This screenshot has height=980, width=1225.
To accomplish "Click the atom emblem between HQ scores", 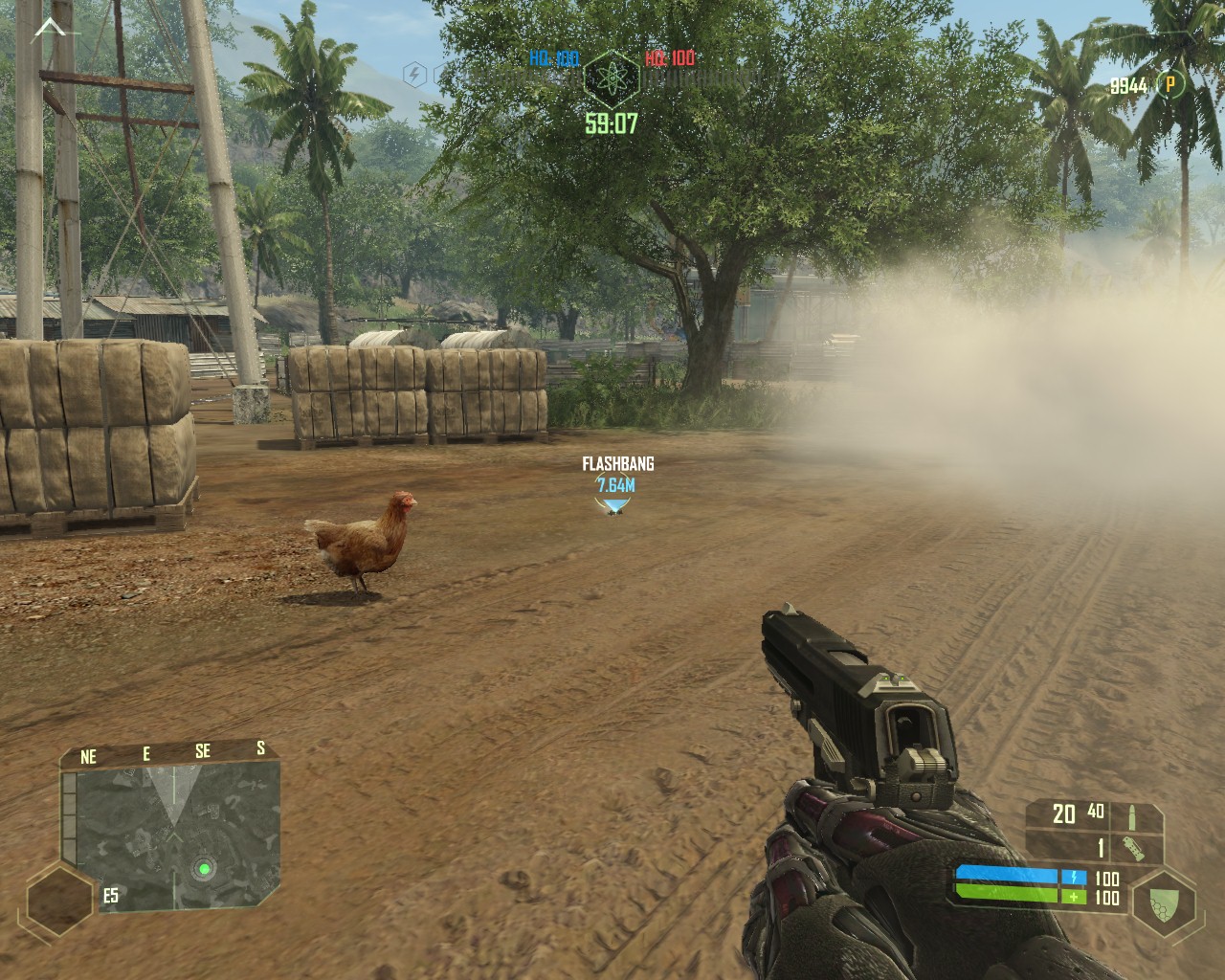I will [x=612, y=76].
